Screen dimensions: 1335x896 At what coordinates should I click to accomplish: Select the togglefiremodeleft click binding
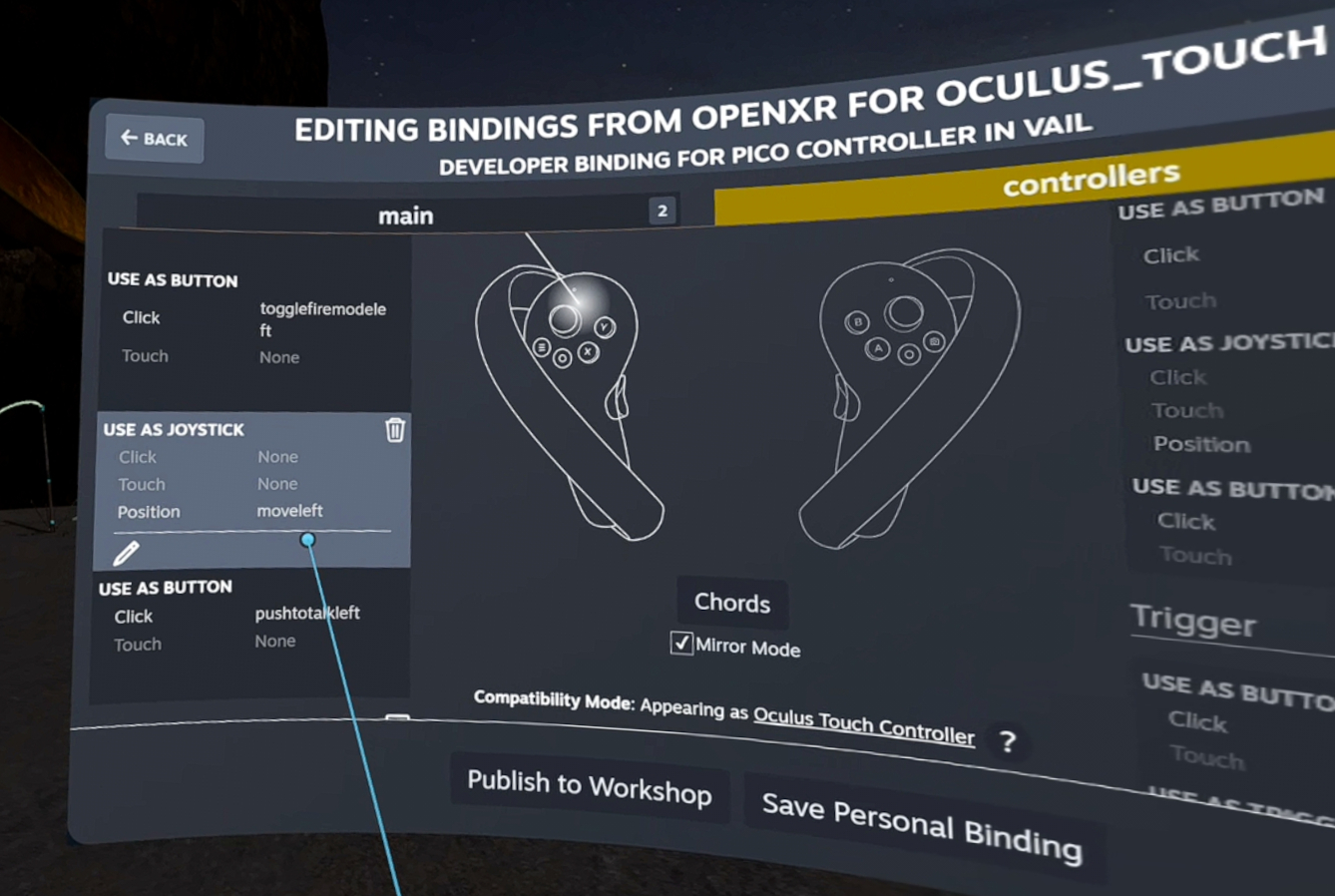[x=321, y=319]
